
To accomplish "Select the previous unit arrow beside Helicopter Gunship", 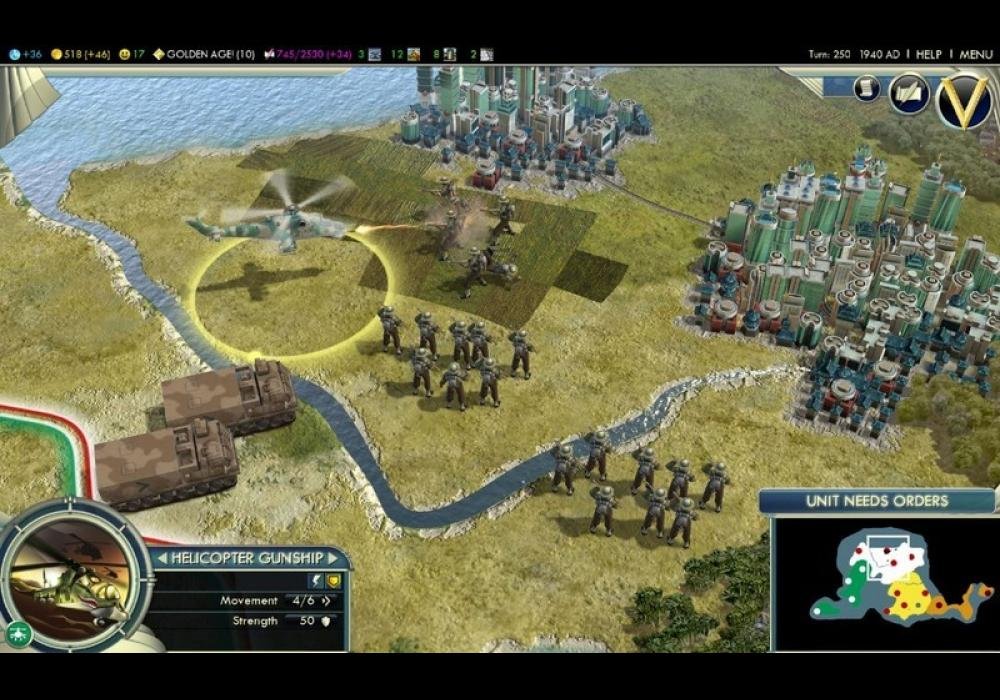I will [160, 558].
